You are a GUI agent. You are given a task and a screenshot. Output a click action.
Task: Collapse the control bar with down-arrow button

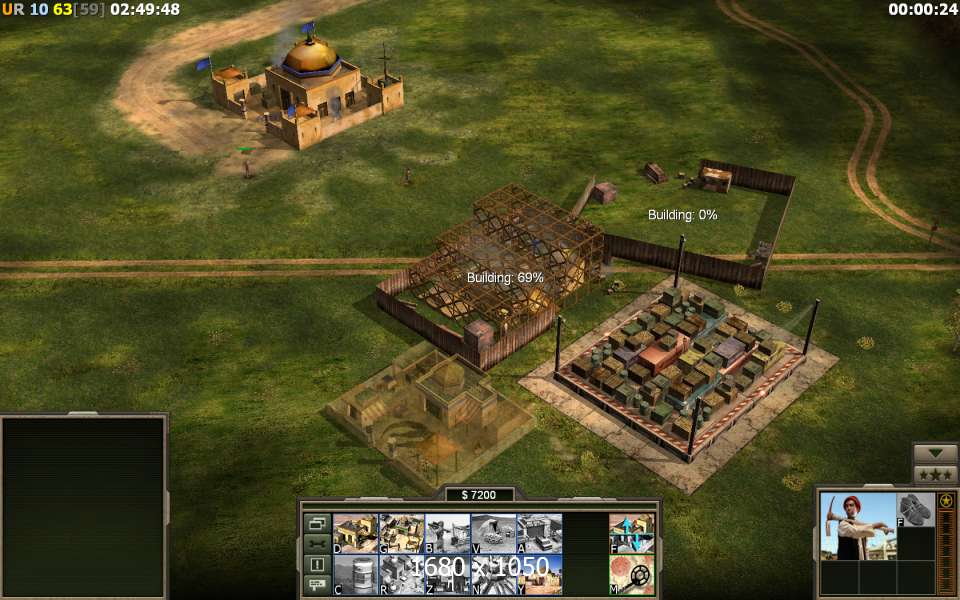(935, 453)
